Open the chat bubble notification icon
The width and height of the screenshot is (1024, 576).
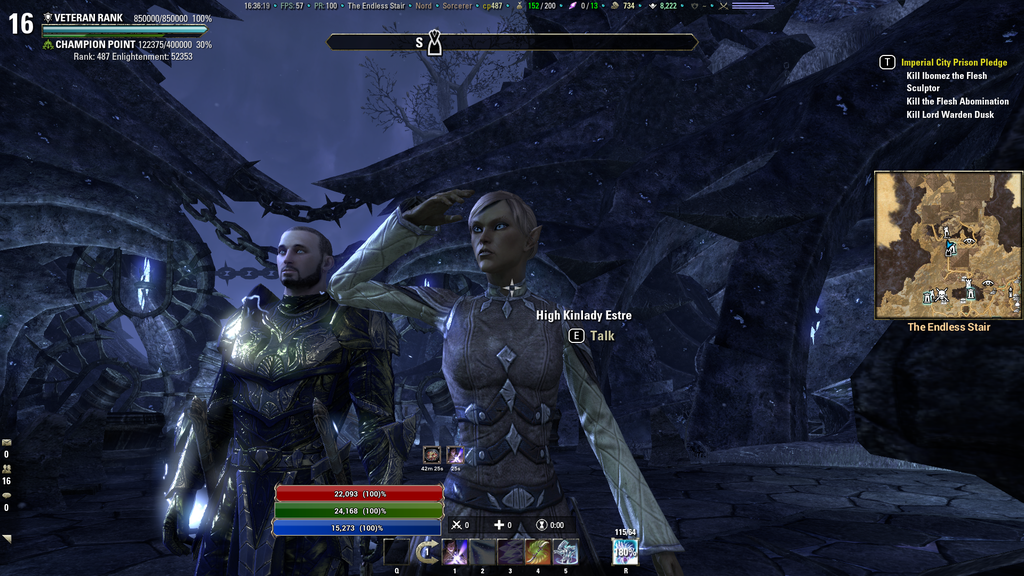pos(7,495)
